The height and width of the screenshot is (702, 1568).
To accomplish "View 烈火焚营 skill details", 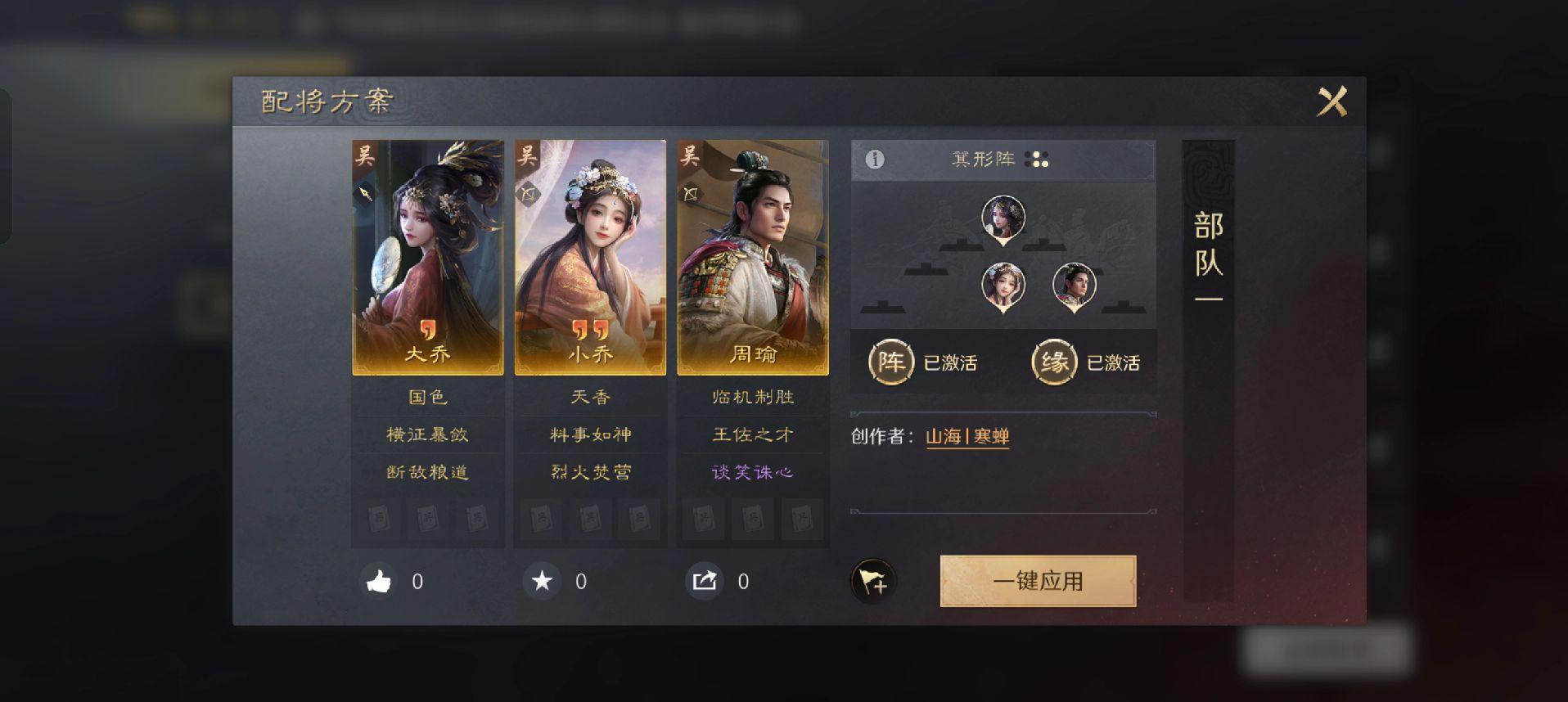I will [590, 472].
